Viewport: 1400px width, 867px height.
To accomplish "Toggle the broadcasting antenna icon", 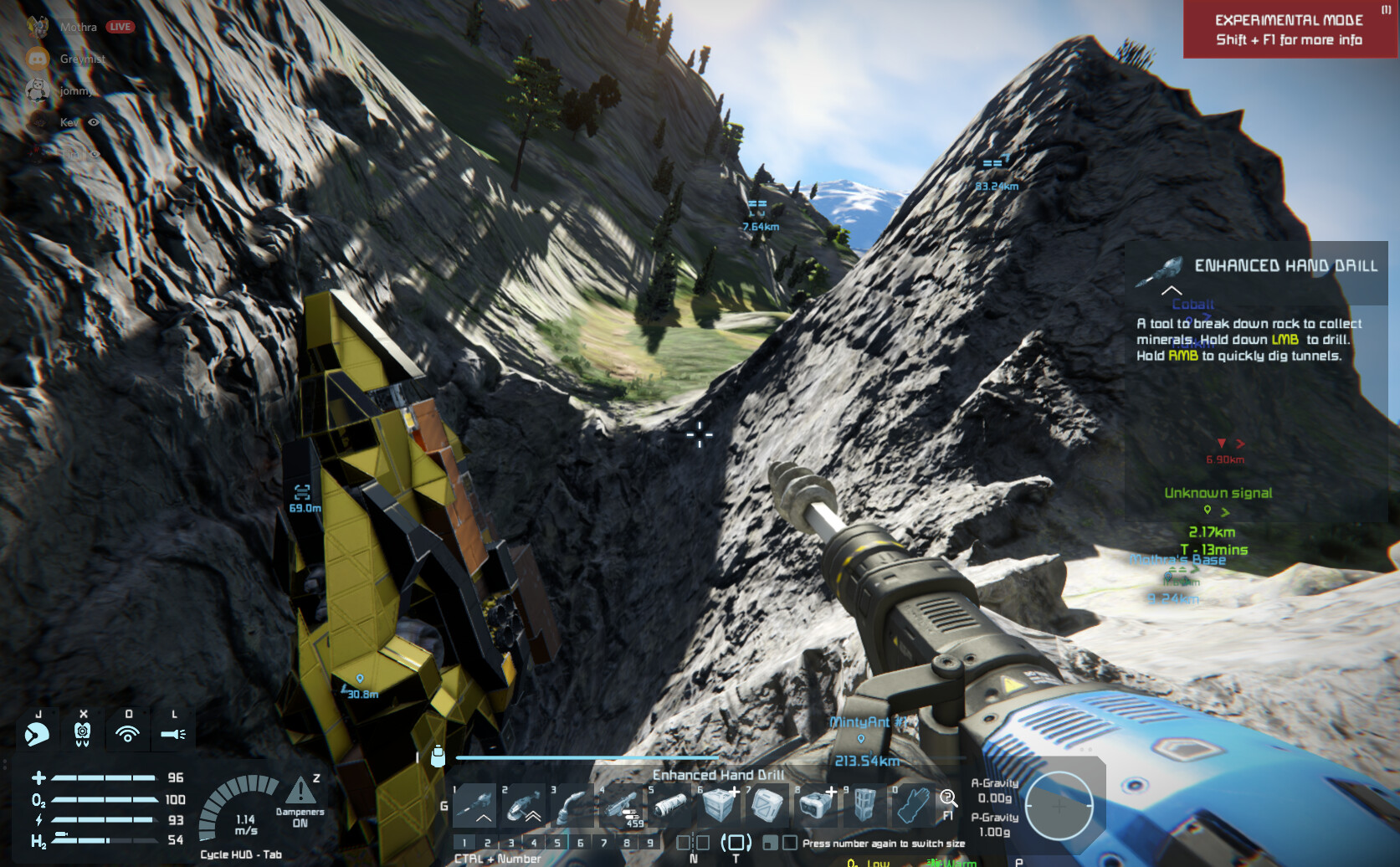I will [x=127, y=734].
